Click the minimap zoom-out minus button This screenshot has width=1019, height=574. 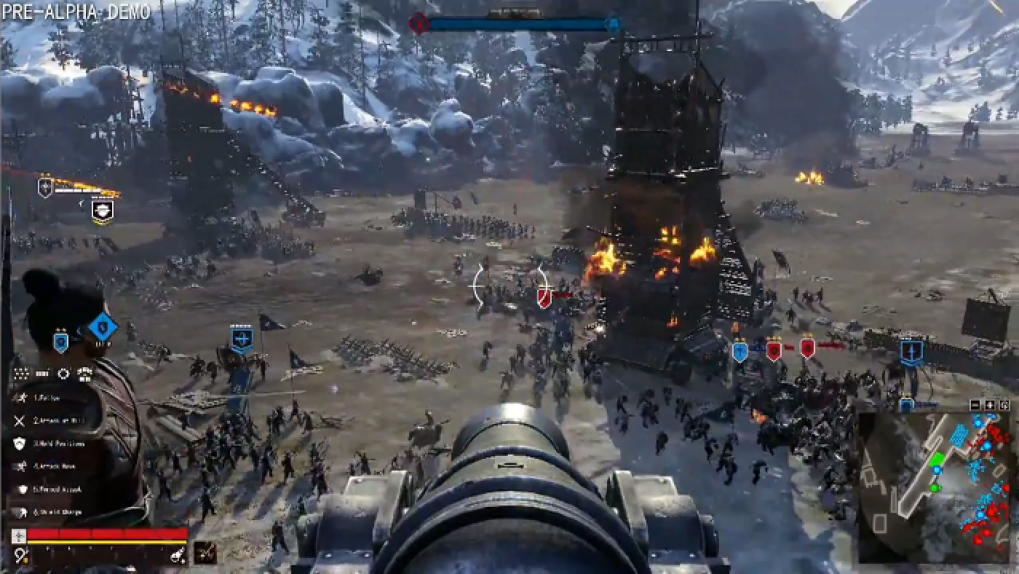(x=975, y=405)
